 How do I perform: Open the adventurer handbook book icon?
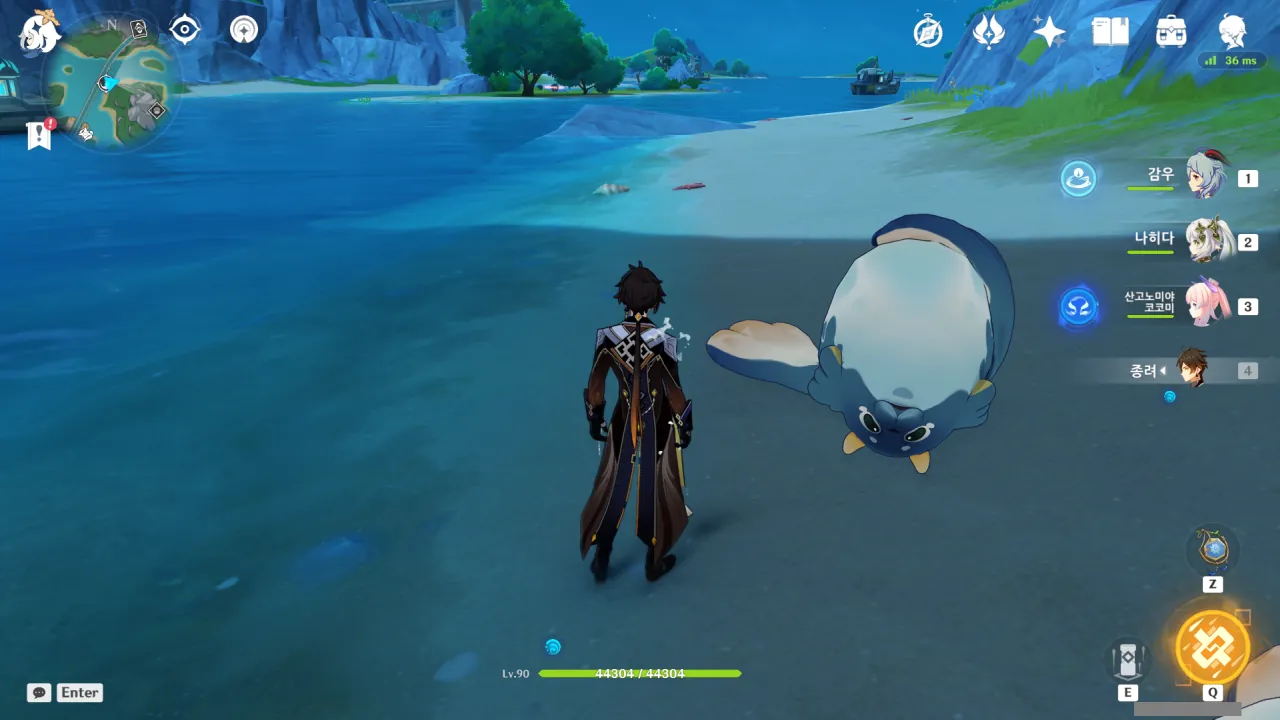click(x=1110, y=32)
